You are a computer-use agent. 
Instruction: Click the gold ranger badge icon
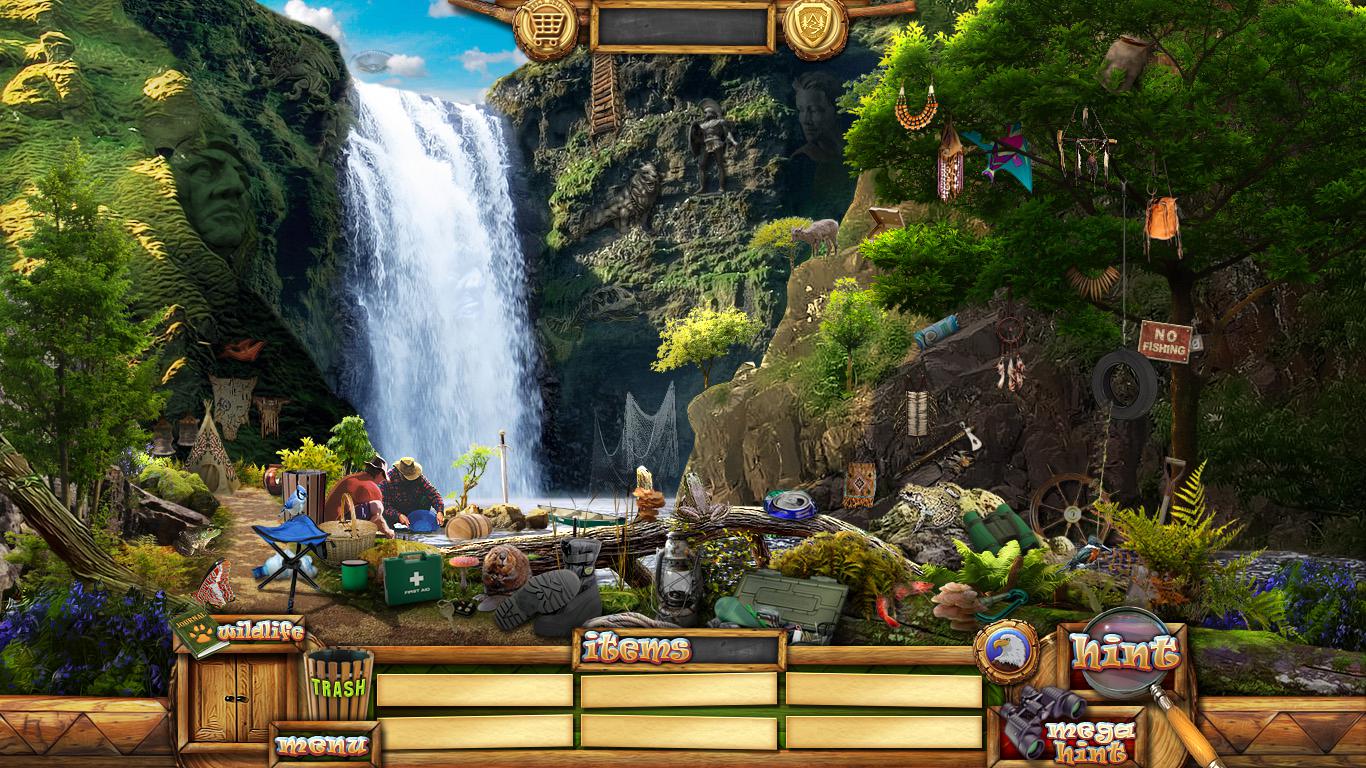click(815, 27)
